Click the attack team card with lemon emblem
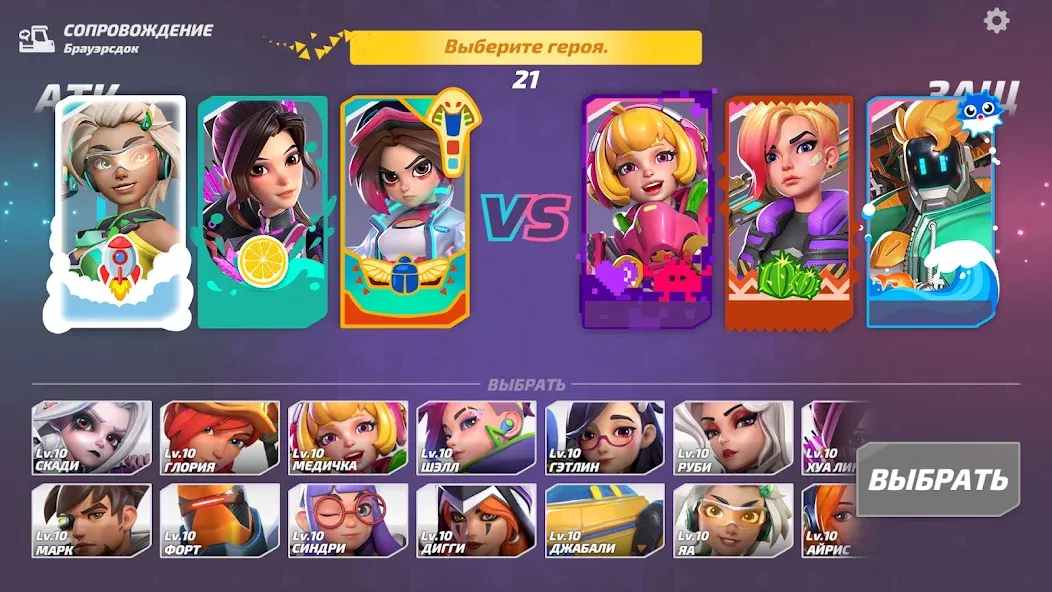This screenshot has width=1052, height=592. pos(263,212)
